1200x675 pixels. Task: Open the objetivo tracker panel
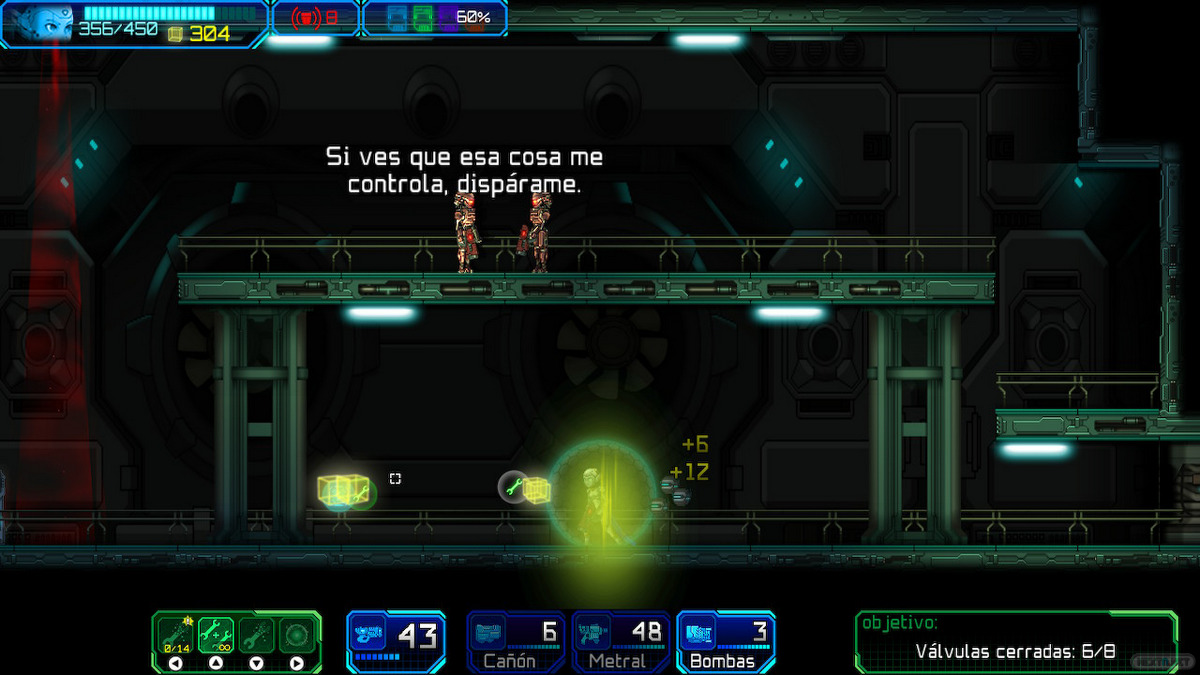pos(1015,640)
